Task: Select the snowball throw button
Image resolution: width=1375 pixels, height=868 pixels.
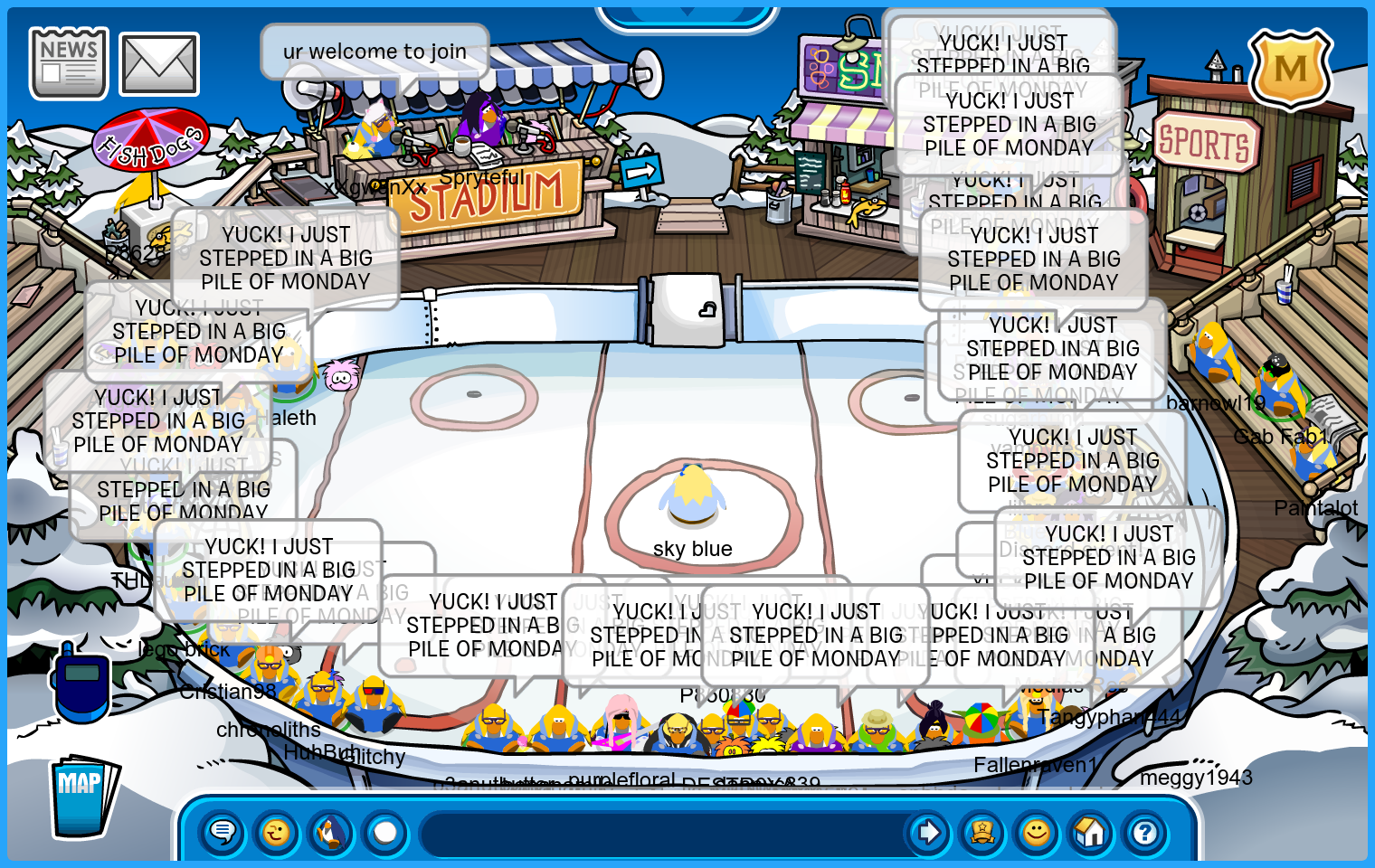Action: [x=385, y=832]
